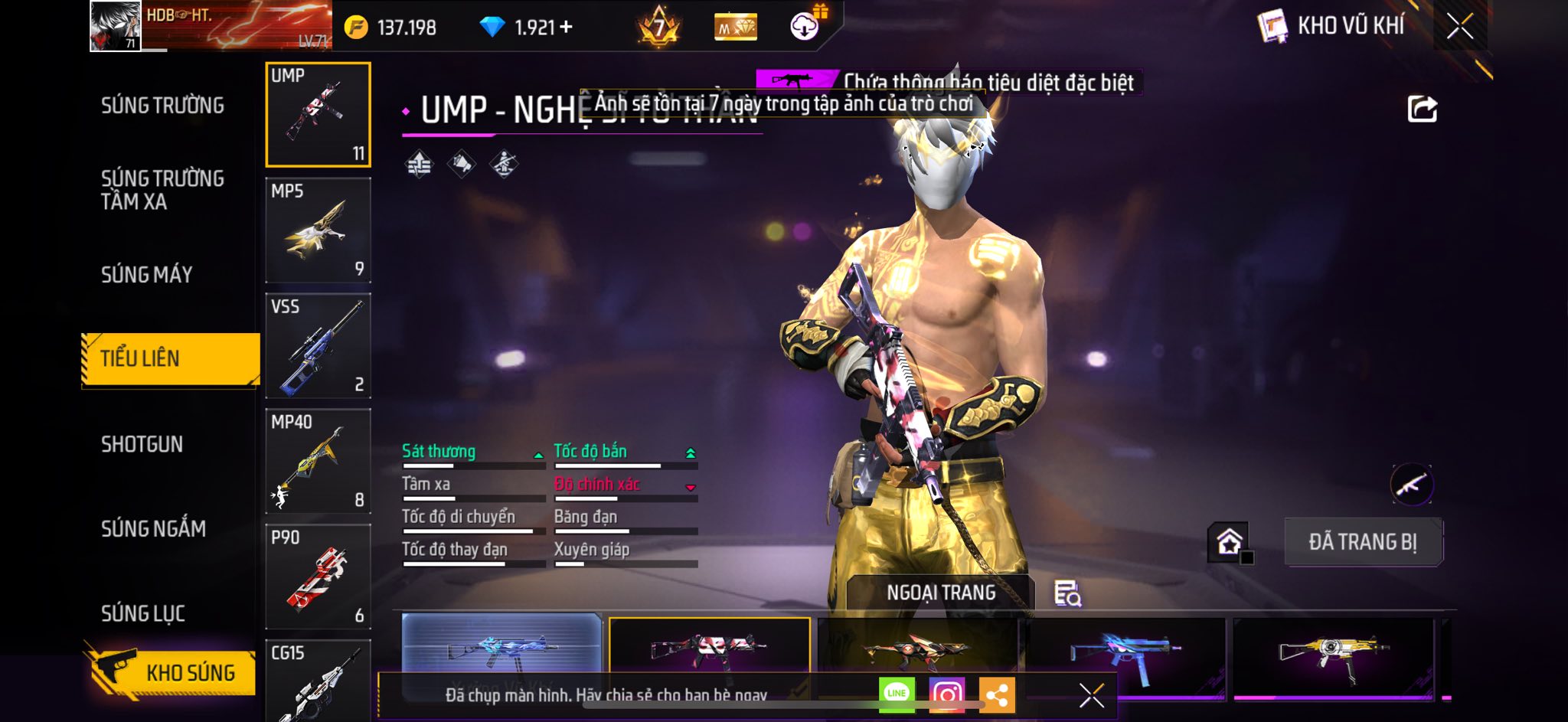Choose the VSS weapon tile
The width and height of the screenshot is (1568, 722).
318,346
